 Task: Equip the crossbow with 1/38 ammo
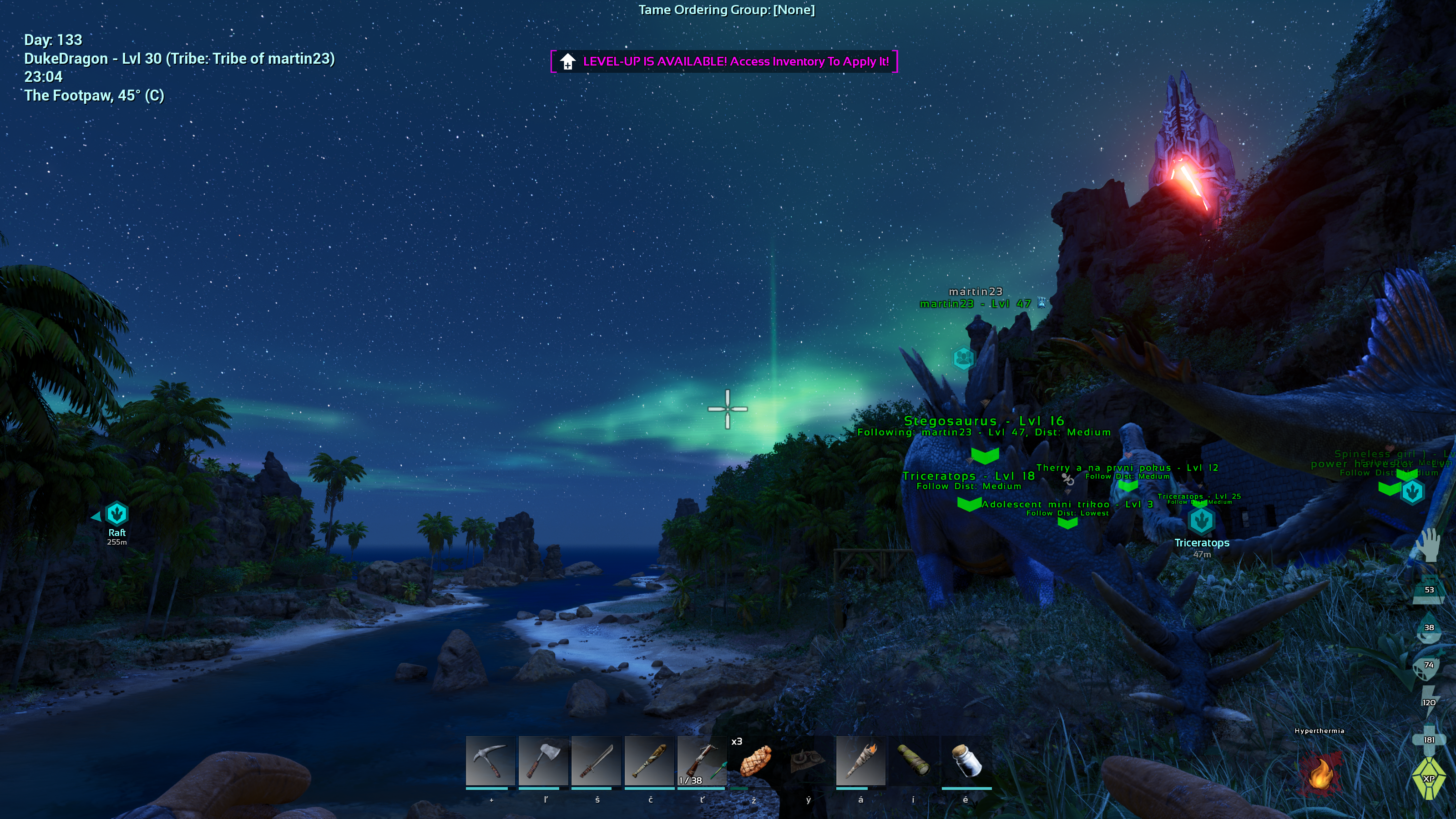point(702,761)
